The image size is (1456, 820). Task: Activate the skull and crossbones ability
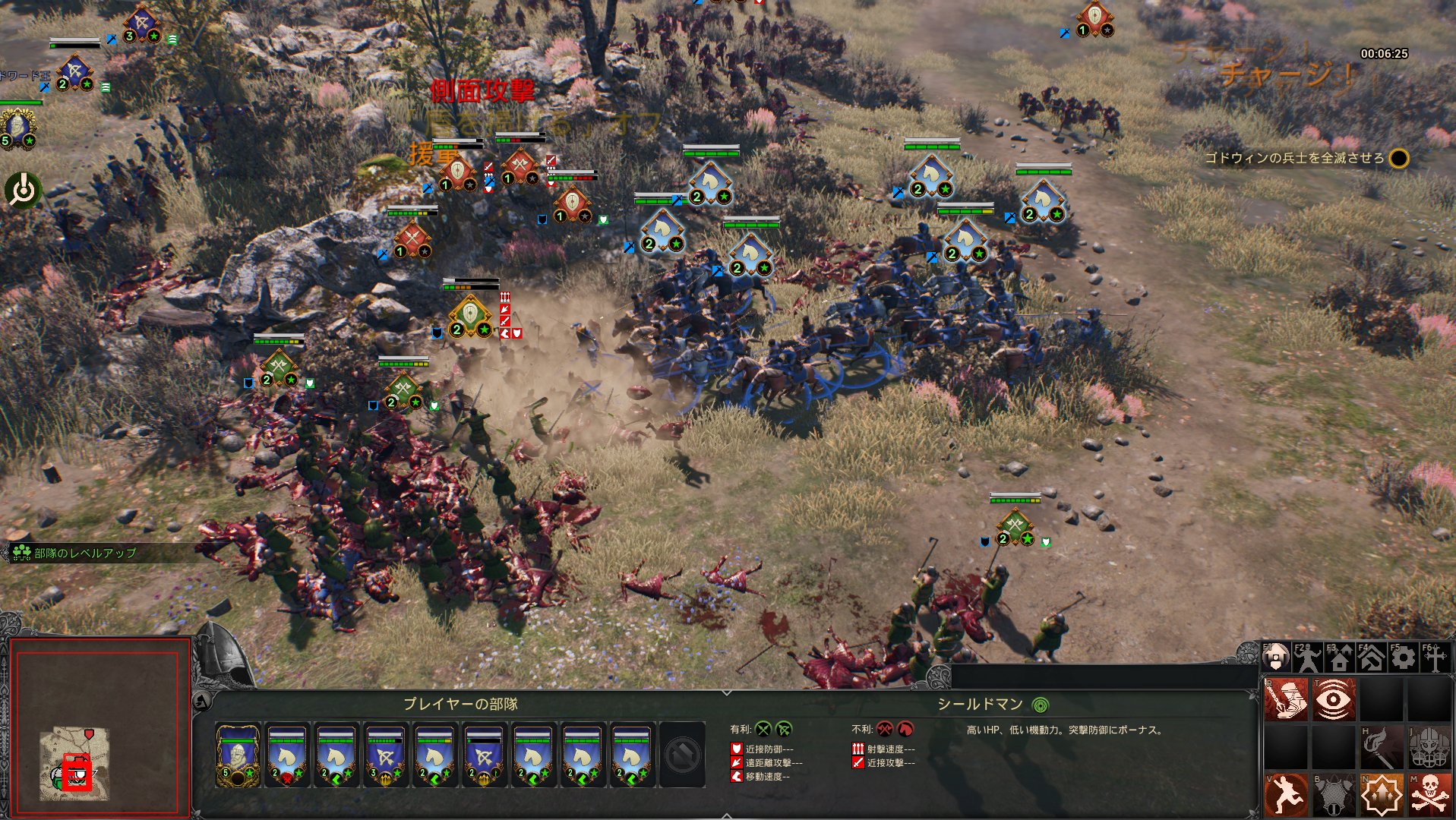pyautogui.click(x=1429, y=795)
